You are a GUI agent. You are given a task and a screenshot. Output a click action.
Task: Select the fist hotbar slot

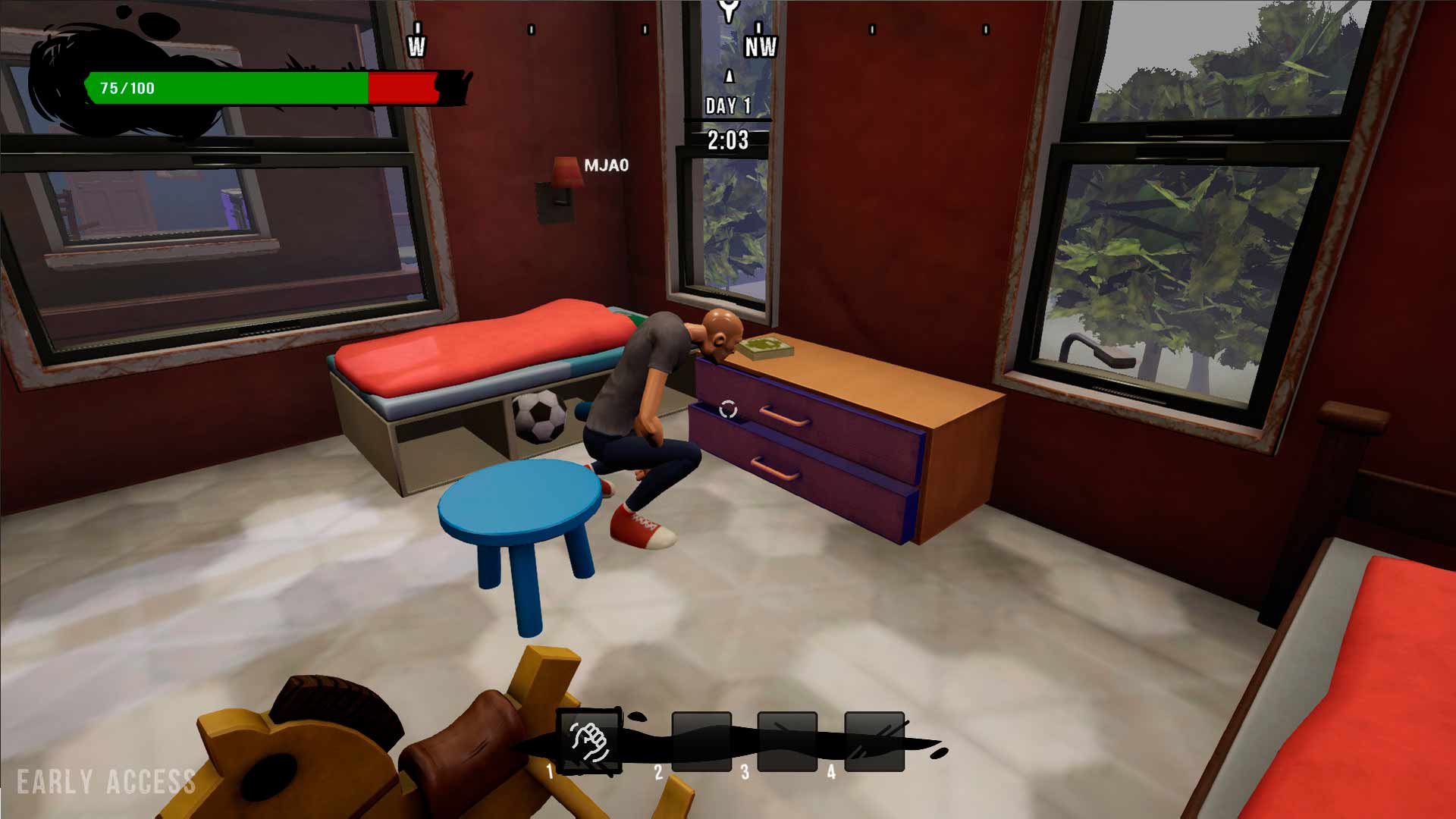tap(590, 742)
